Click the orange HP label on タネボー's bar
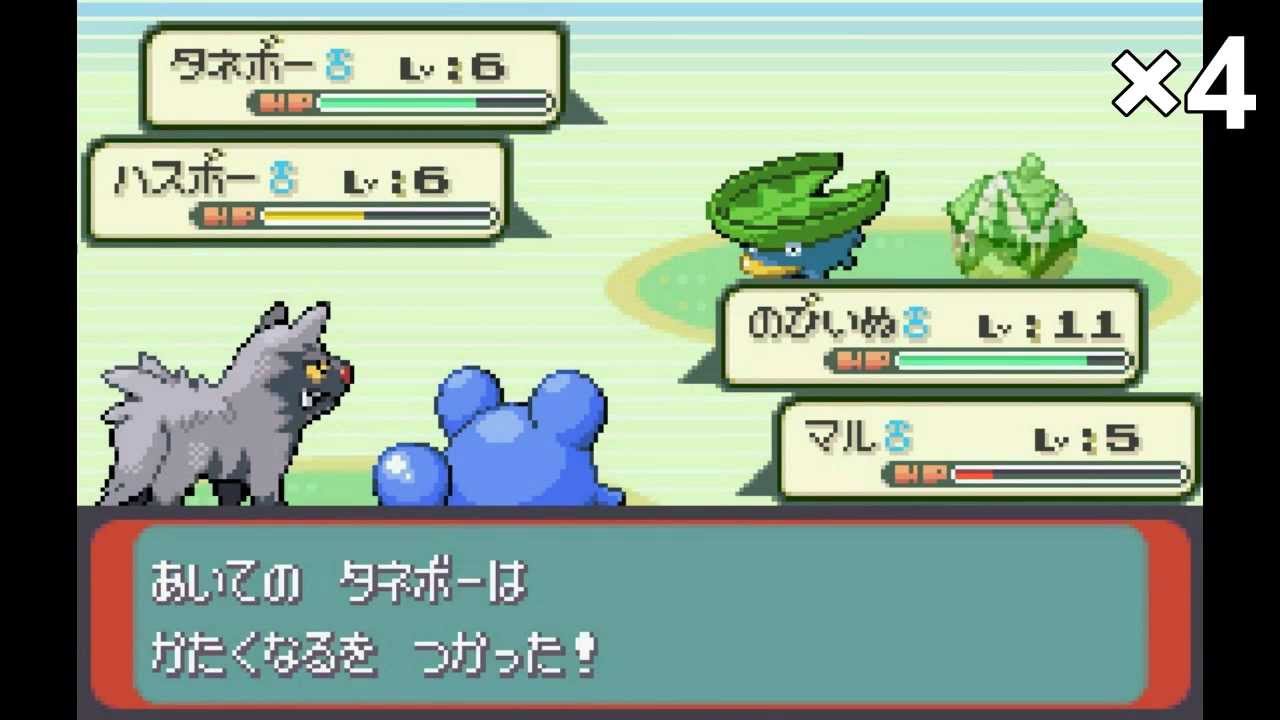The width and height of the screenshot is (1280, 720). 287,99
